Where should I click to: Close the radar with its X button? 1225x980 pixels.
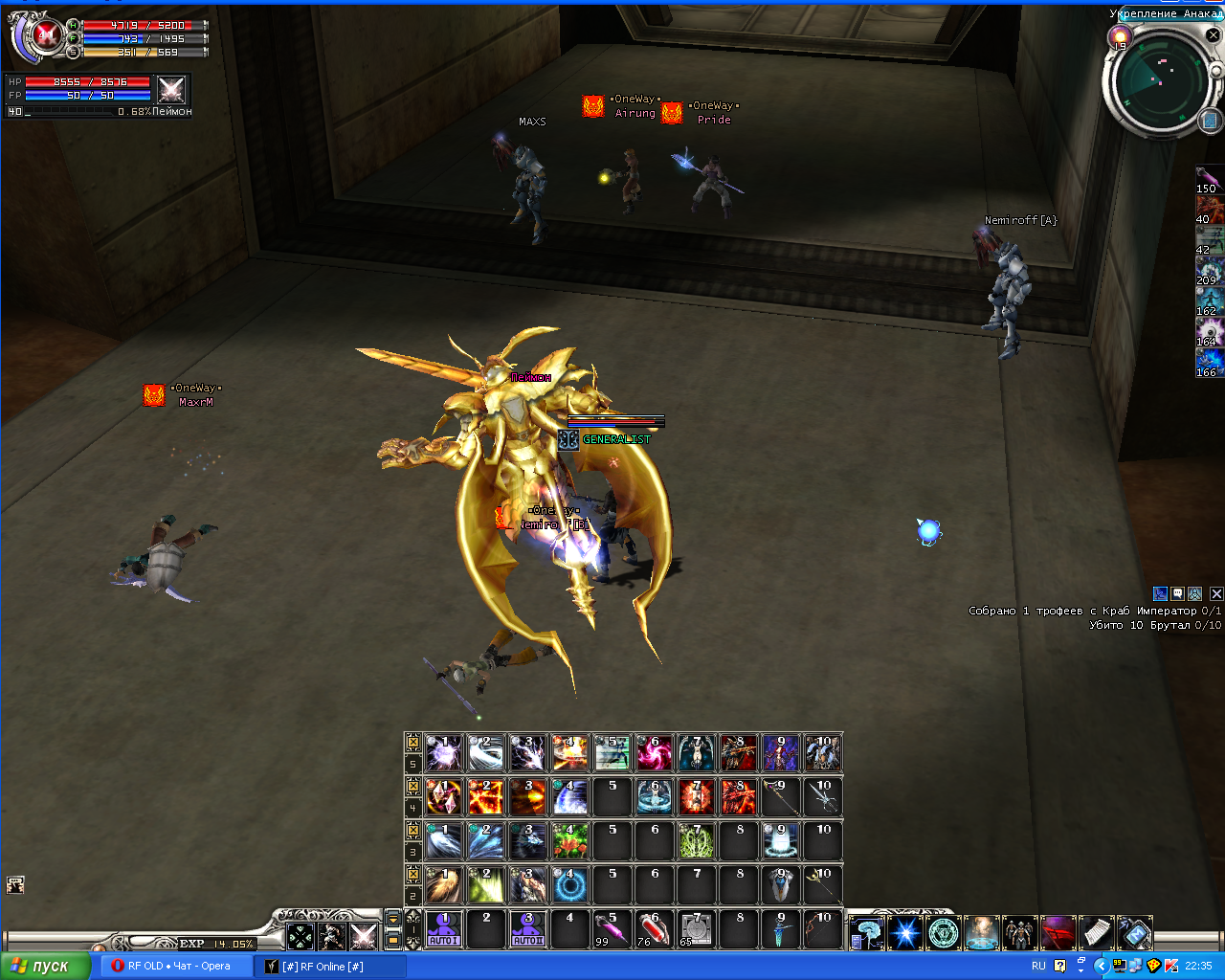(1213, 35)
